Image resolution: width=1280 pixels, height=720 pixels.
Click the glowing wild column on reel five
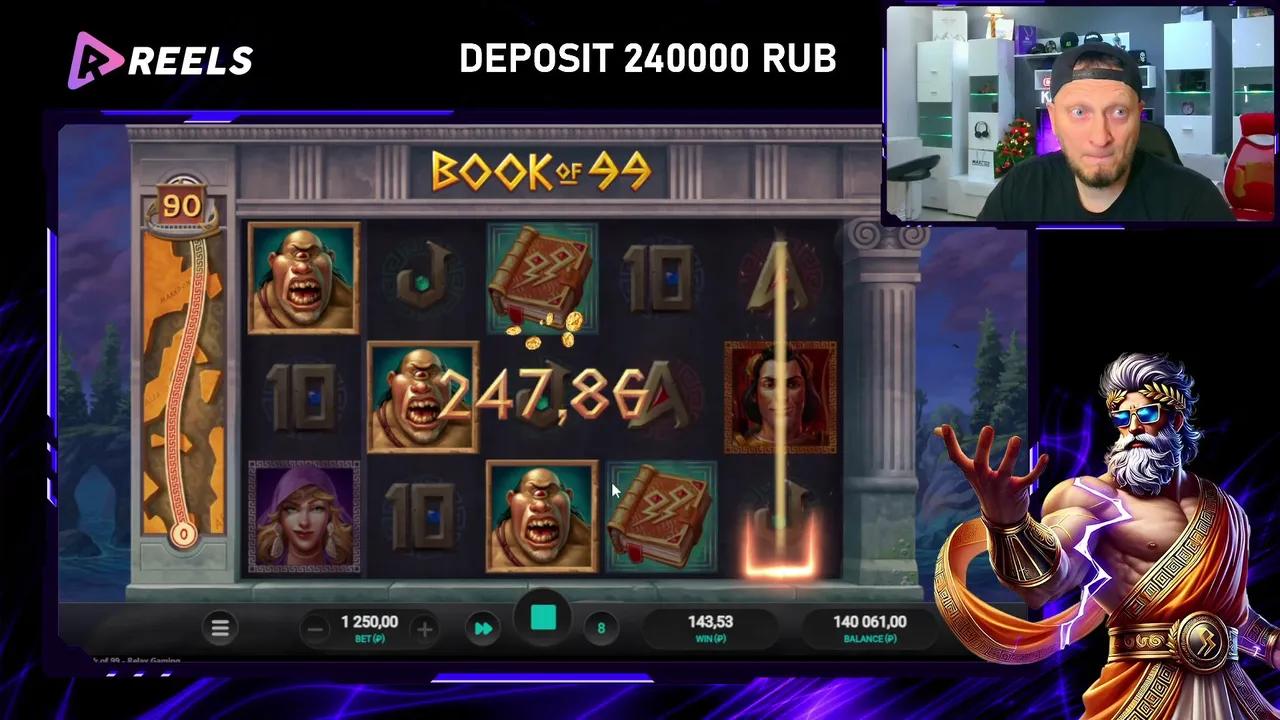coord(780,400)
